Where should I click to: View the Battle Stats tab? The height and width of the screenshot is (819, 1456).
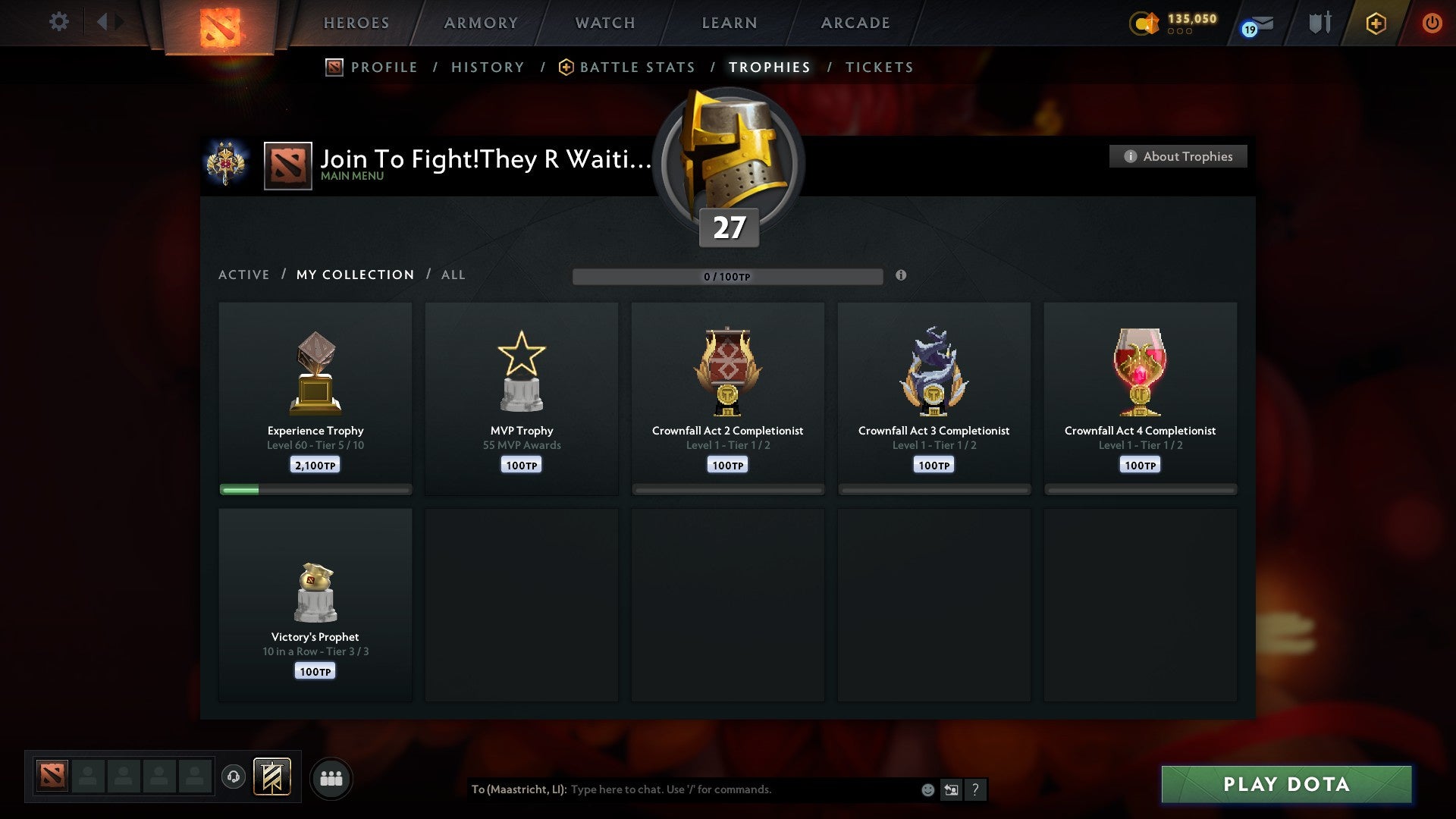coord(637,67)
